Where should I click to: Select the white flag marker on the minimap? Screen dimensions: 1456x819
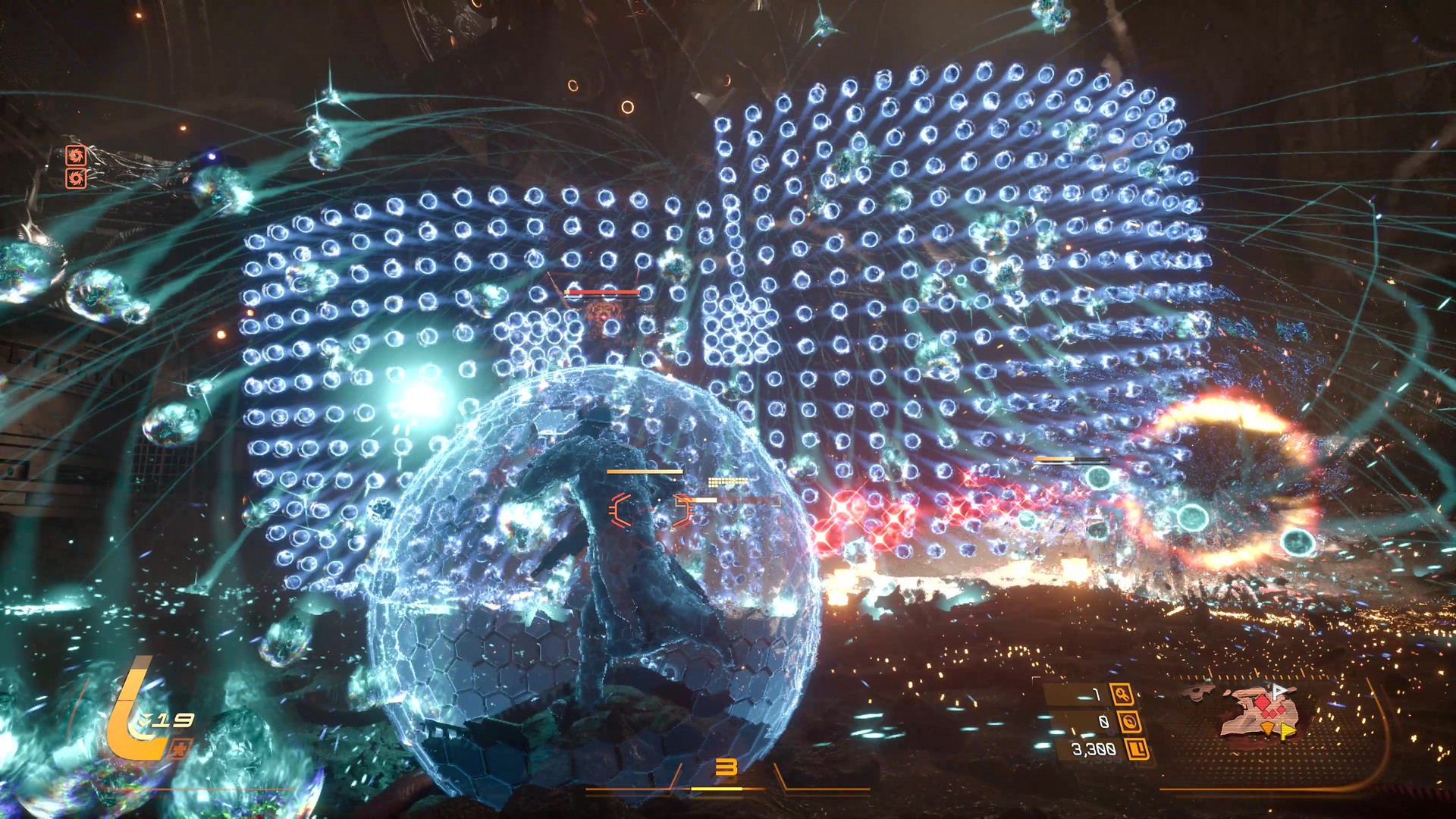click(1279, 691)
